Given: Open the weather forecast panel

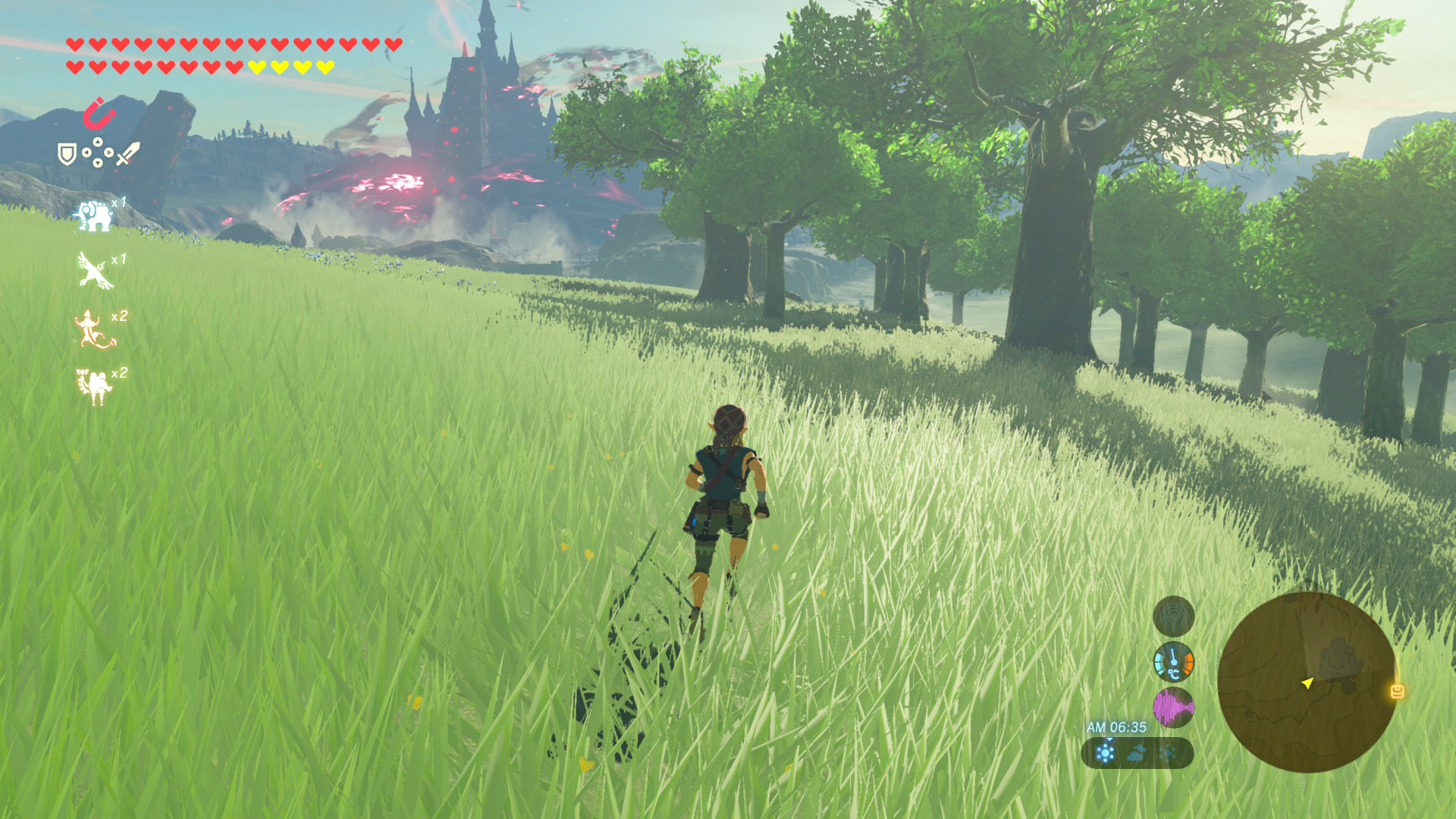Looking at the screenshot, I should 1137,753.
